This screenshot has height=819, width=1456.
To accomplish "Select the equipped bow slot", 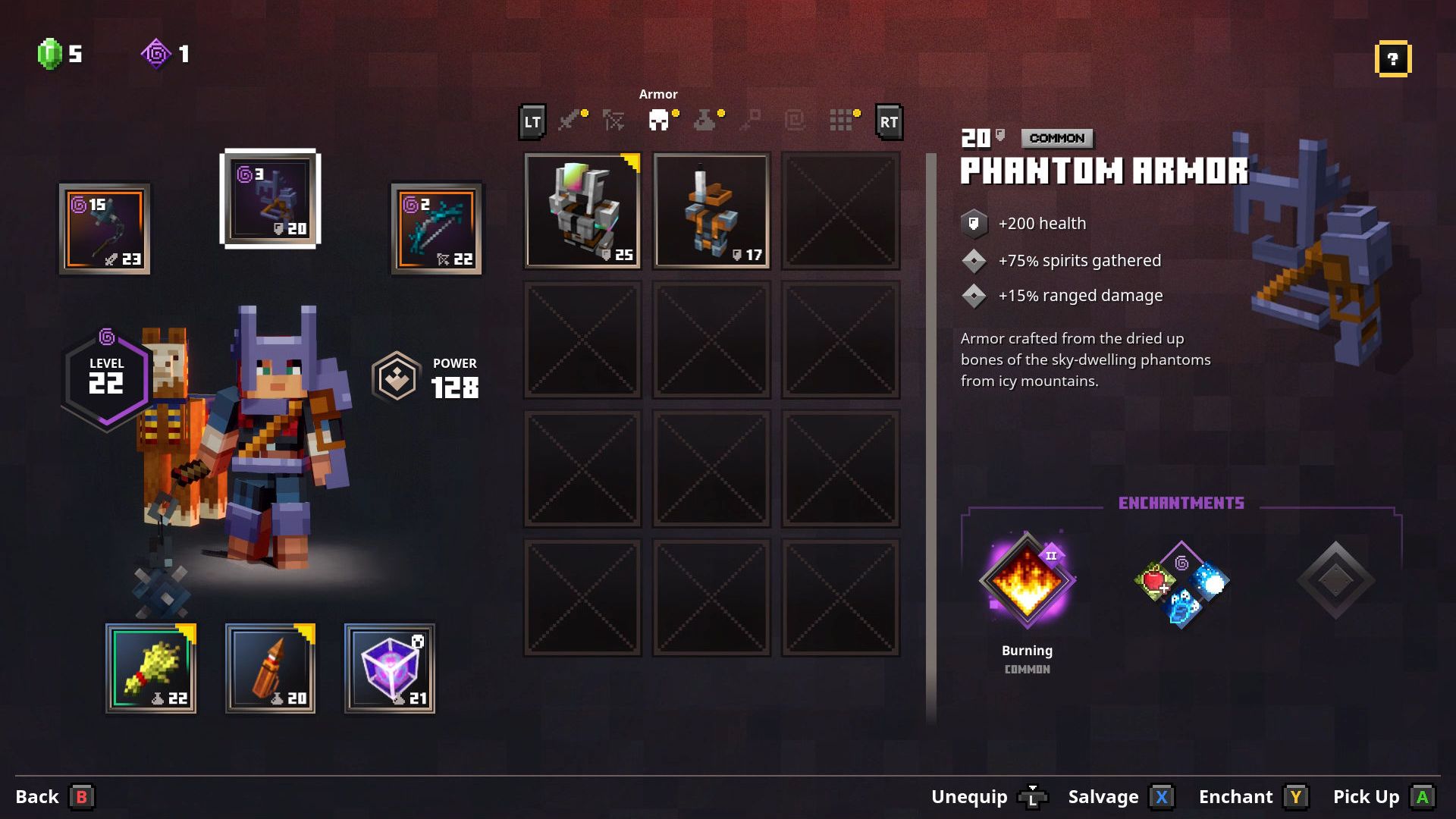I will [x=437, y=227].
